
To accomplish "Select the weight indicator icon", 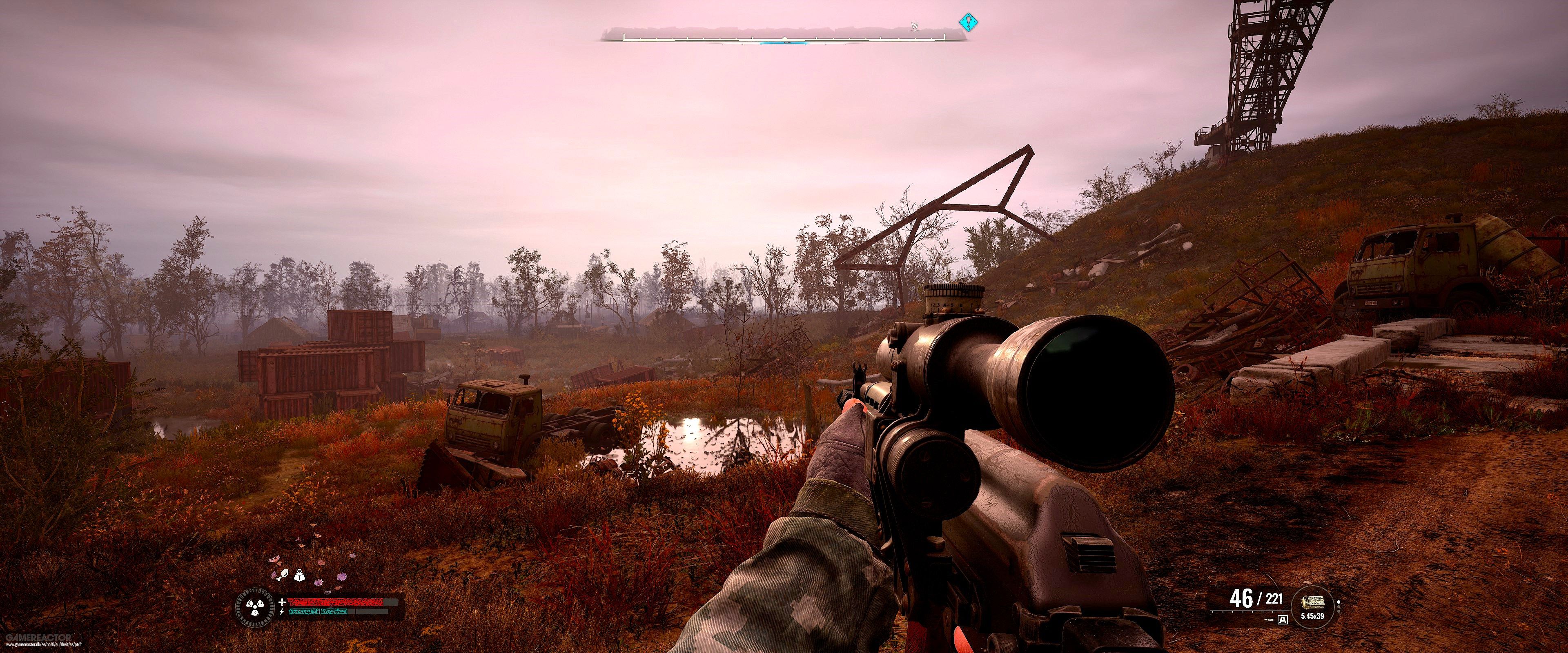I will click(x=299, y=576).
